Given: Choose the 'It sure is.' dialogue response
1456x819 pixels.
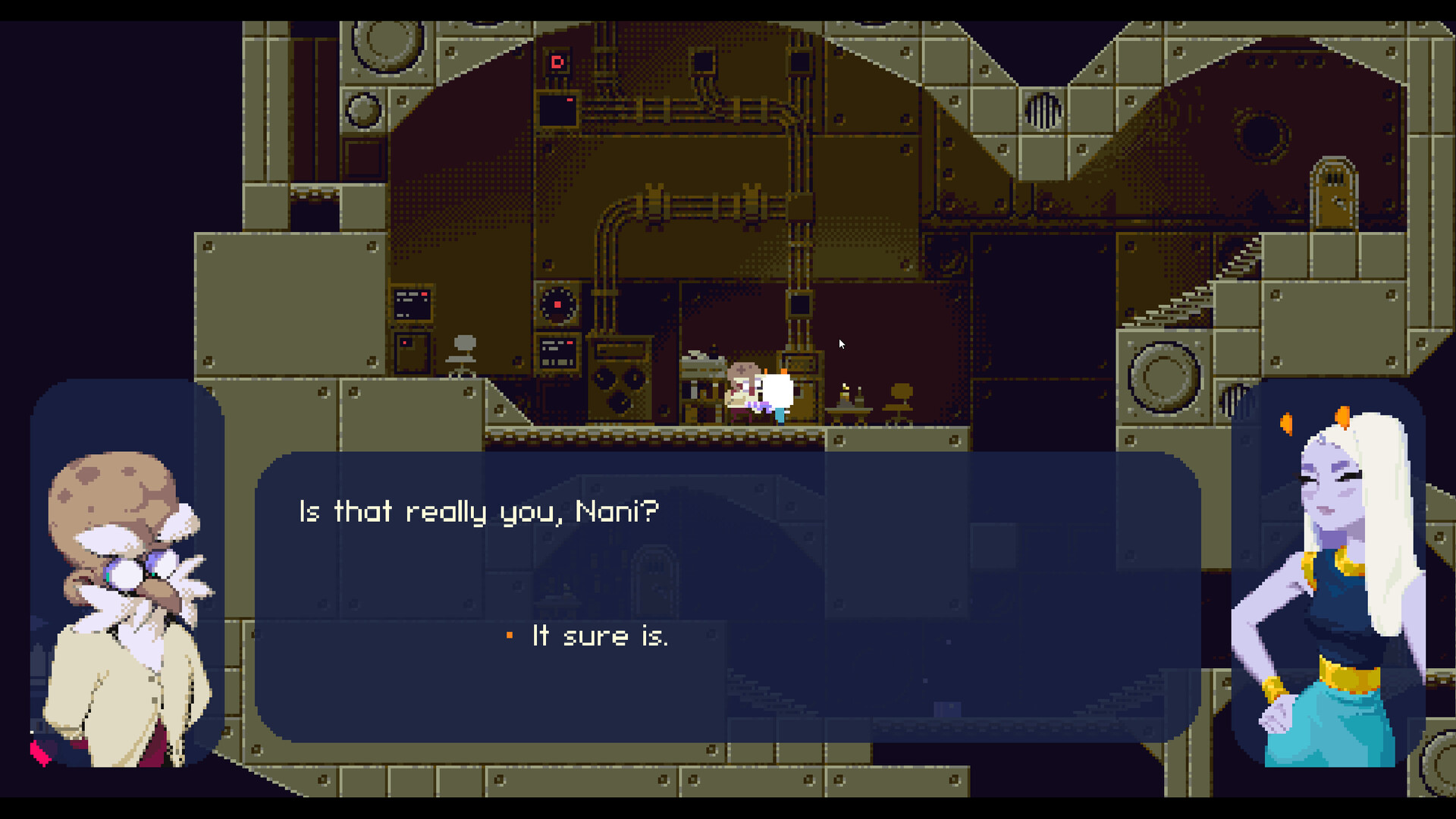Looking at the screenshot, I should coord(599,637).
